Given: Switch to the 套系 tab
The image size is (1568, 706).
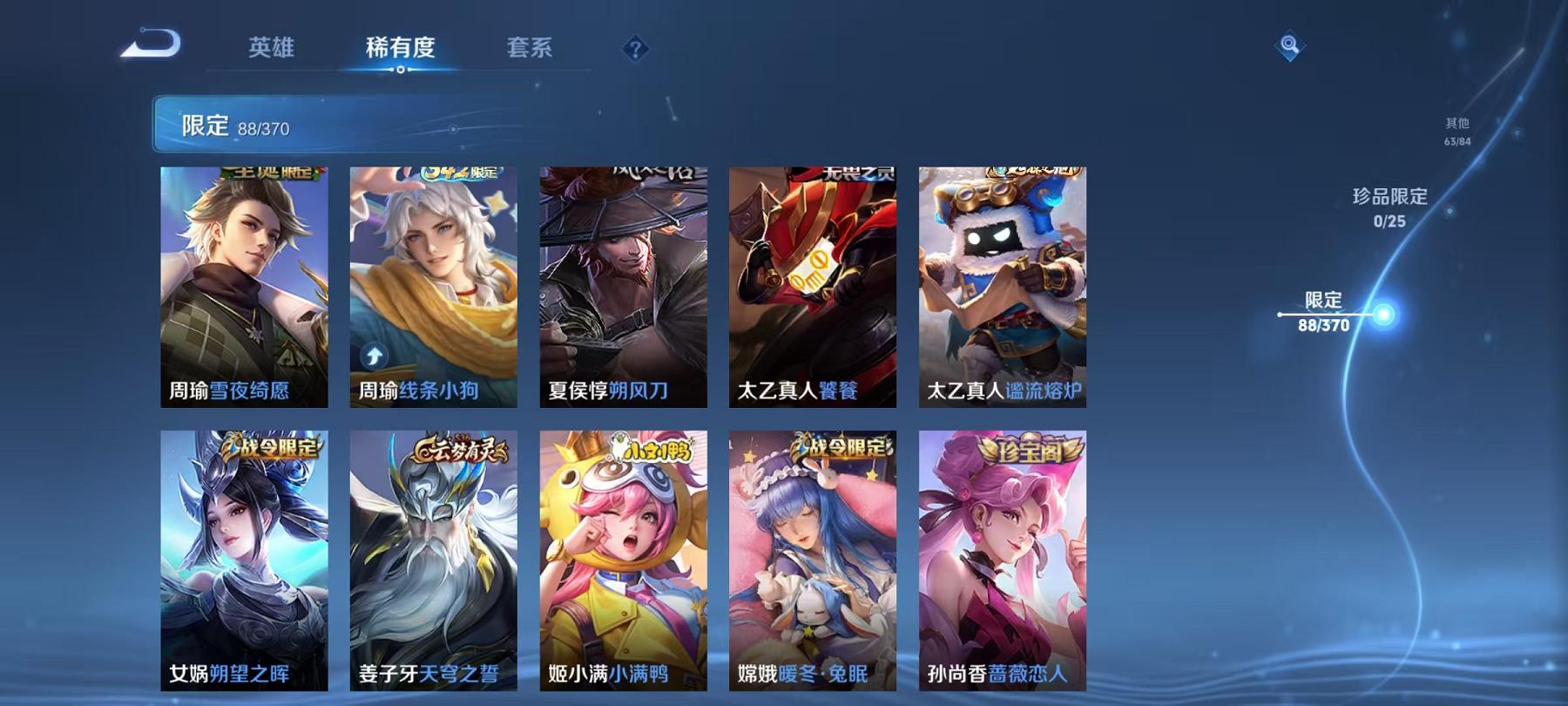Looking at the screenshot, I should [x=532, y=50].
